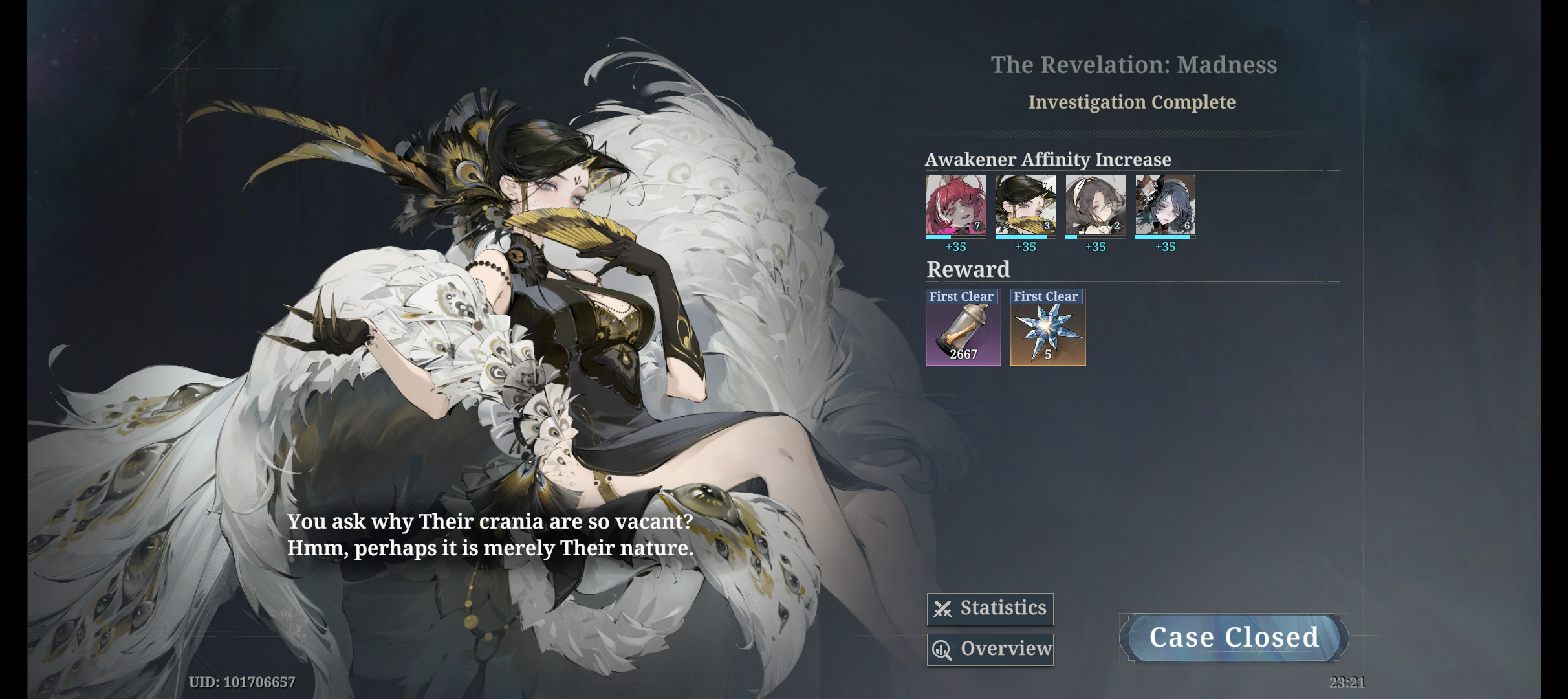Inspect the blue star crystal reward
This screenshot has height=699, width=1568.
1048,328
